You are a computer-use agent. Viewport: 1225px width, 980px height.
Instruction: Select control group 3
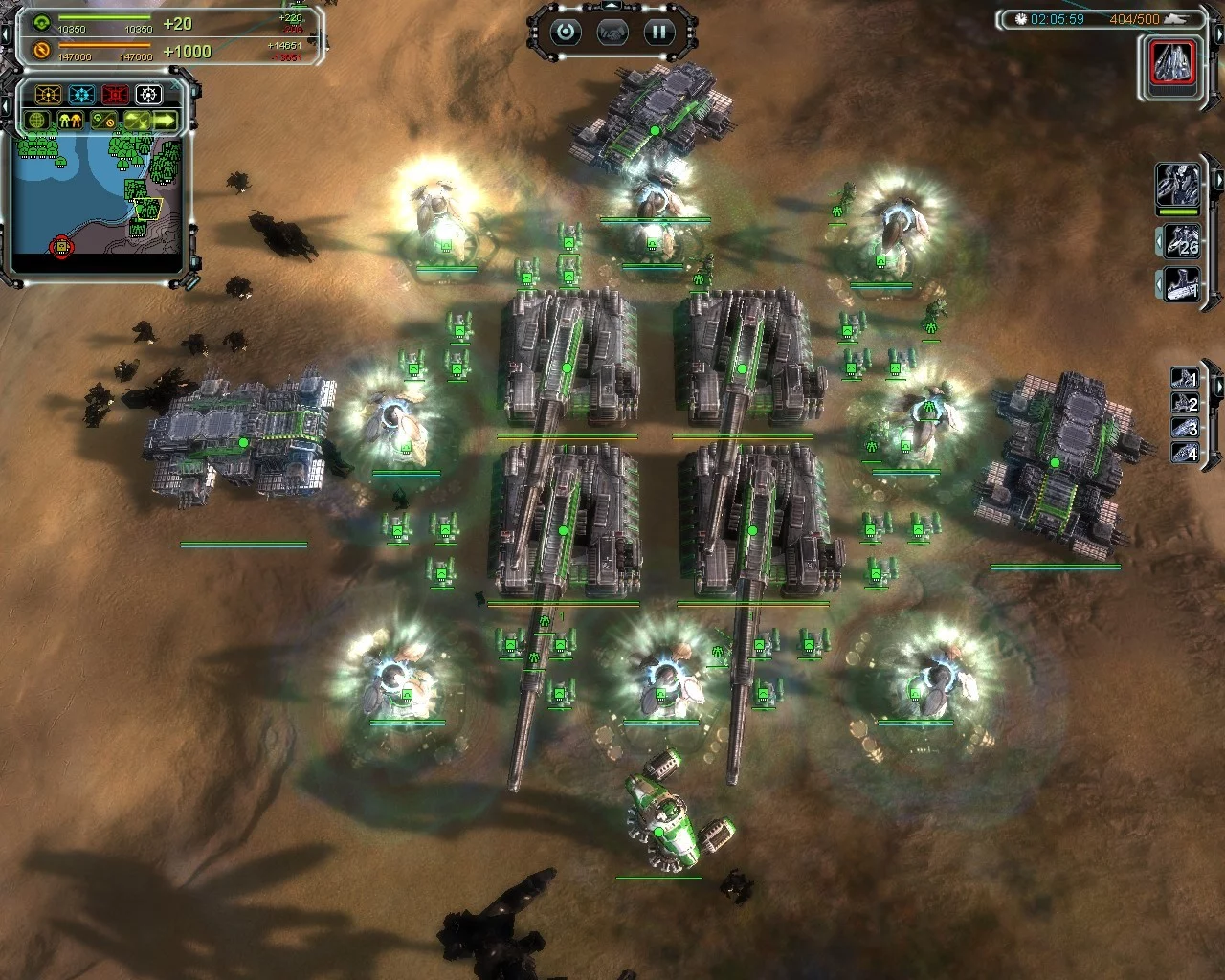[x=1185, y=428]
